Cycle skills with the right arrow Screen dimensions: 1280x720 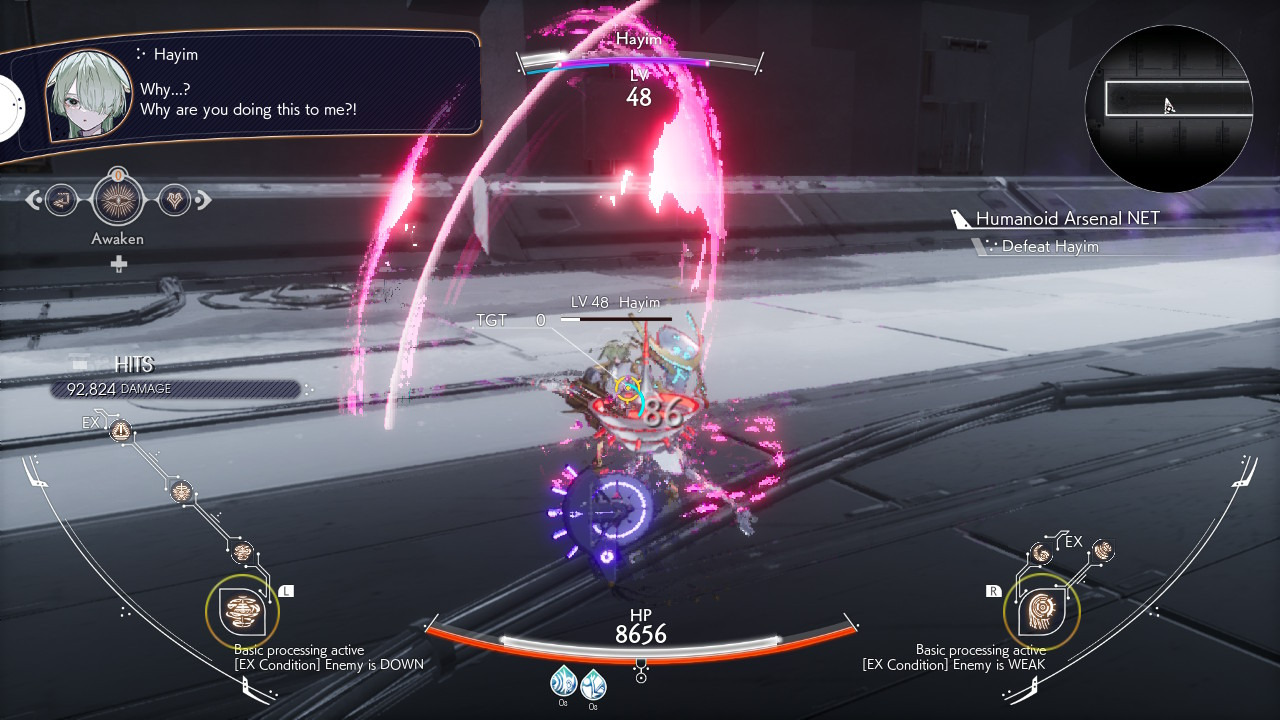(203, 200)
